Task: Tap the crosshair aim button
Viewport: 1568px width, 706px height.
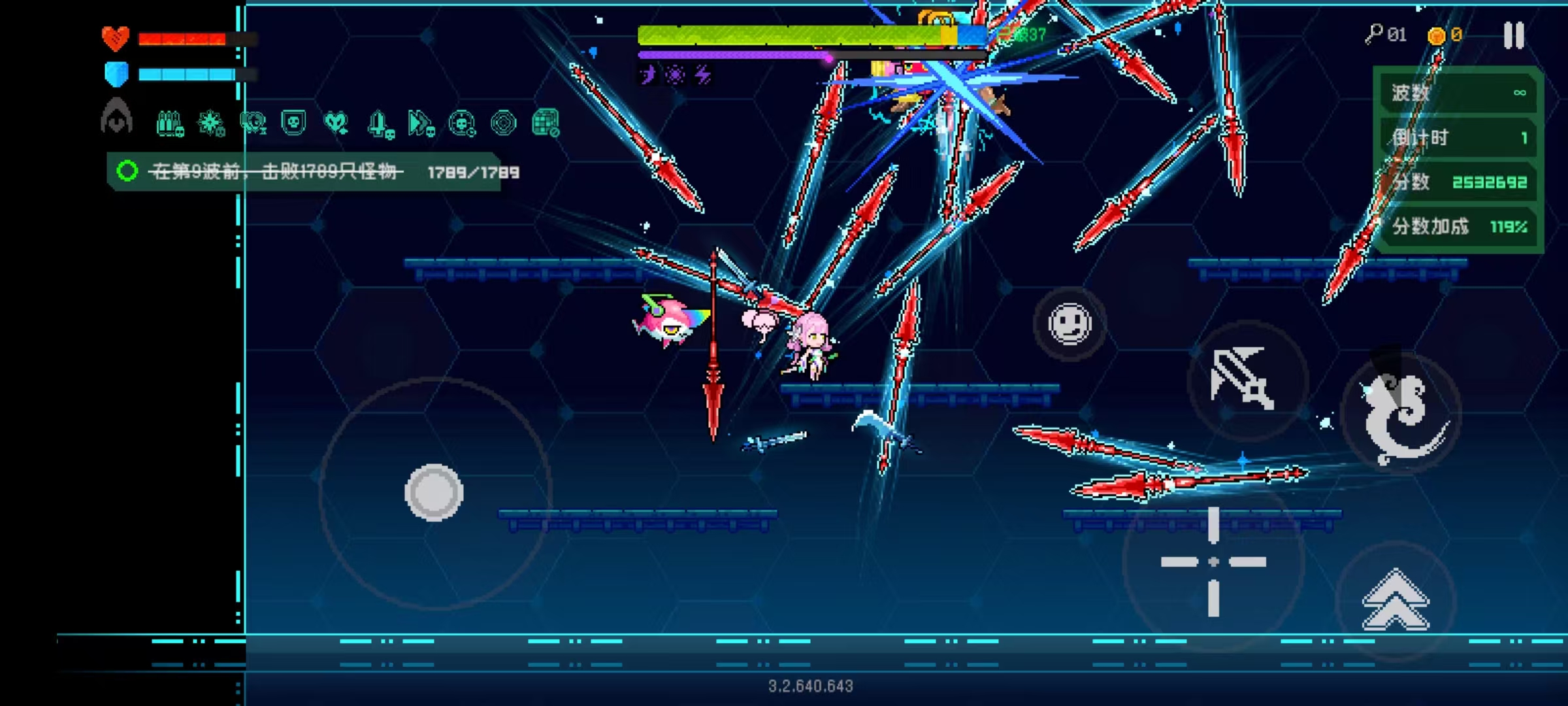Action: pos(1213,562)
